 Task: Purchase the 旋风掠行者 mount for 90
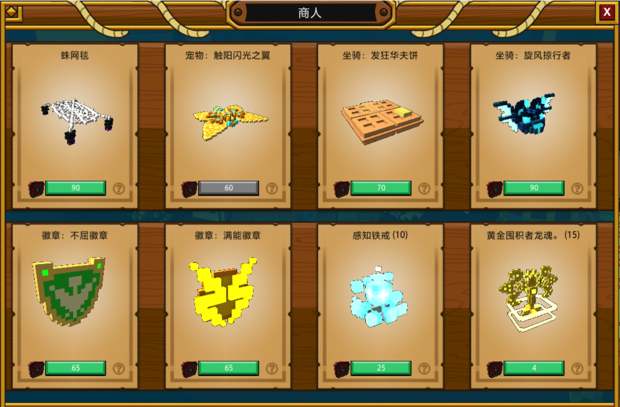(534, 188)
